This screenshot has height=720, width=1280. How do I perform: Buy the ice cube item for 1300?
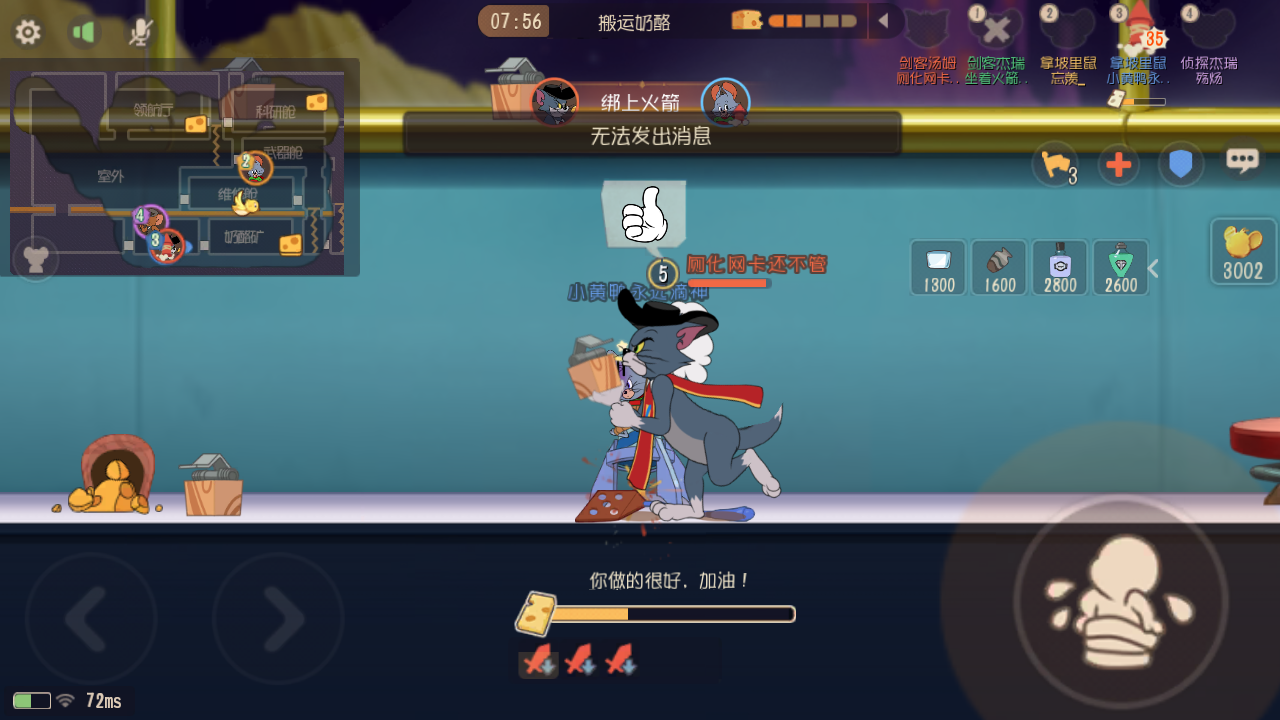pos(937,267)
